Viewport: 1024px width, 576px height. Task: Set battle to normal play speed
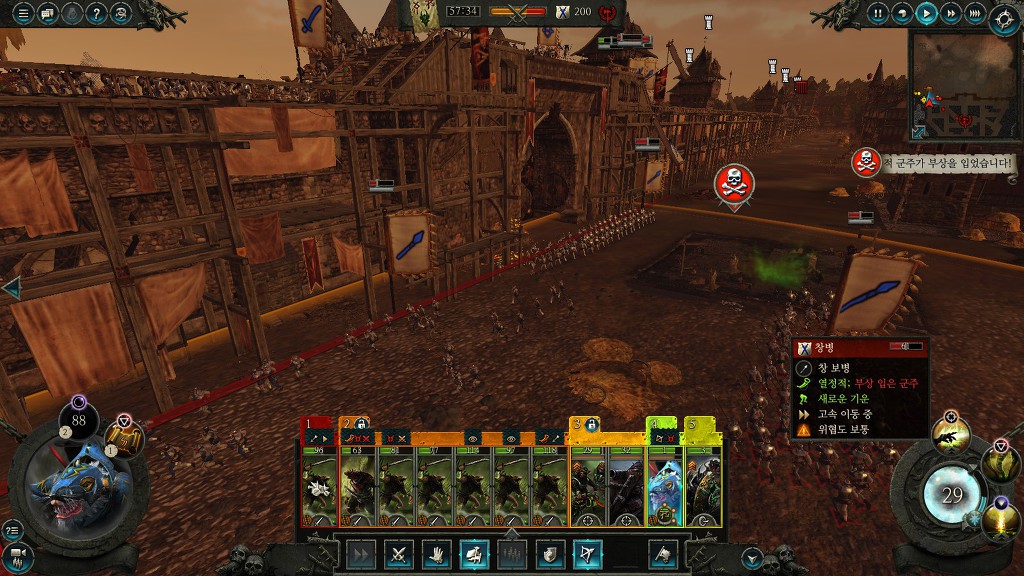927,14
